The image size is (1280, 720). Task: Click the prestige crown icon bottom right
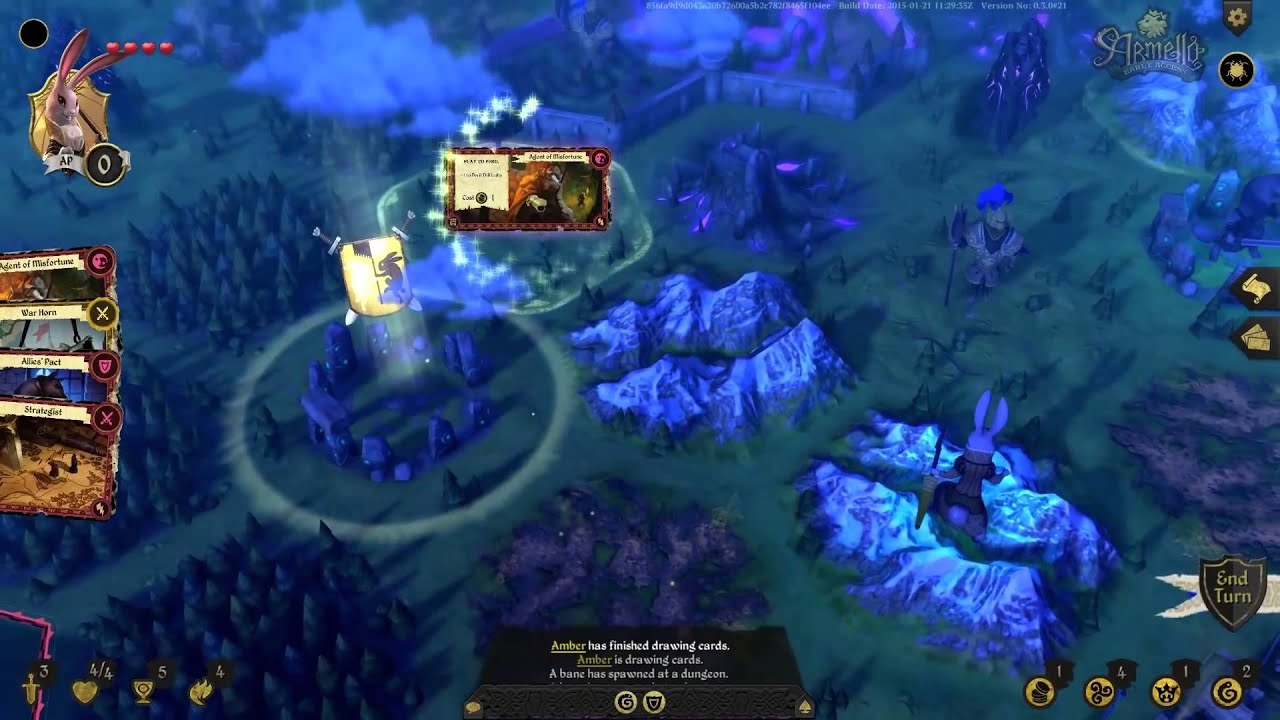[x=1165, y=691]
